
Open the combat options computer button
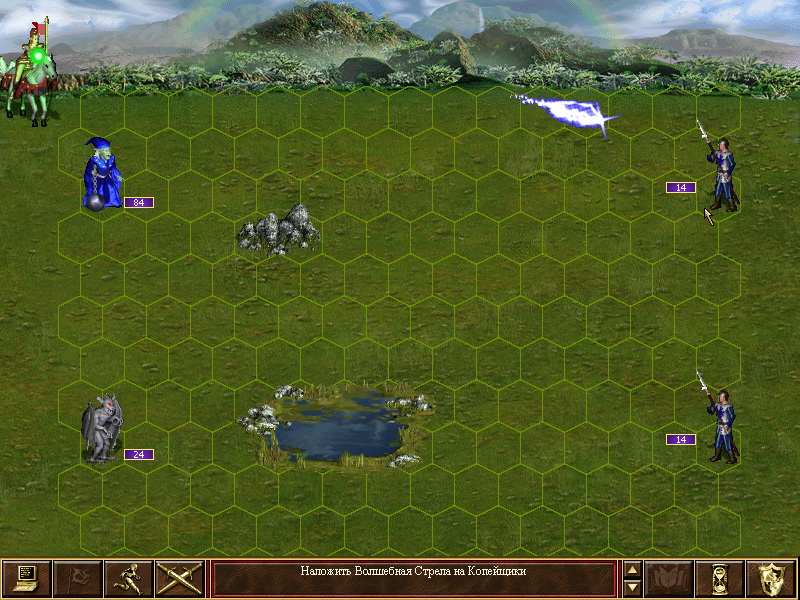coord(26,578)
